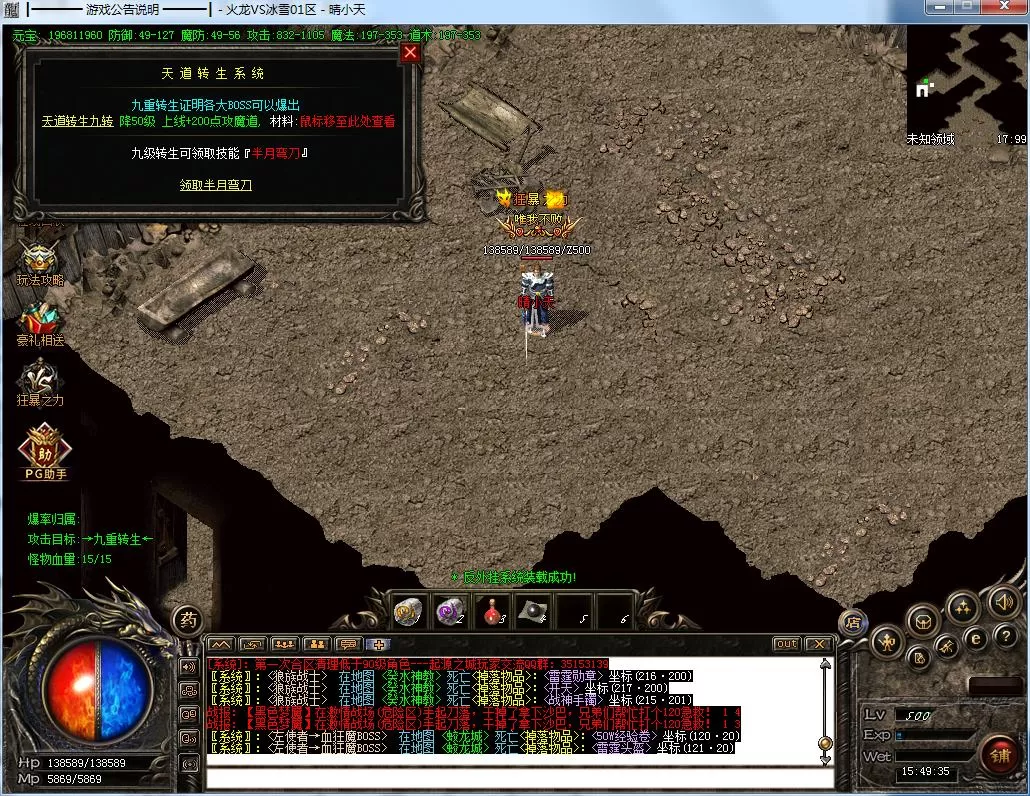Close the 天道转生系统 dialog
Image resolution: width=1030 pixels, height=796 pixels.
(x=410, y=53)
